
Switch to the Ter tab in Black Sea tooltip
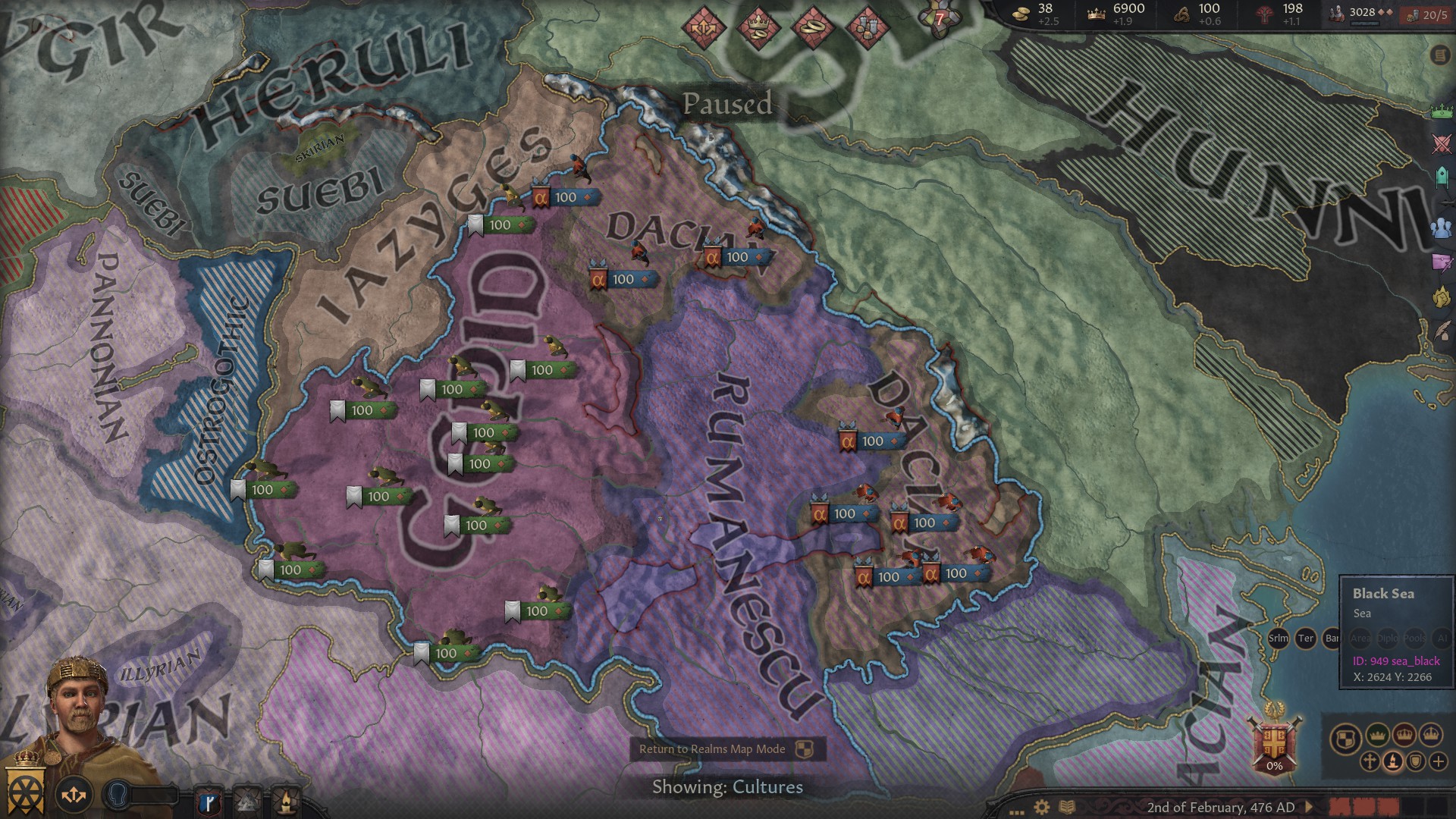pyautogui.click(x=1306, y=638)
